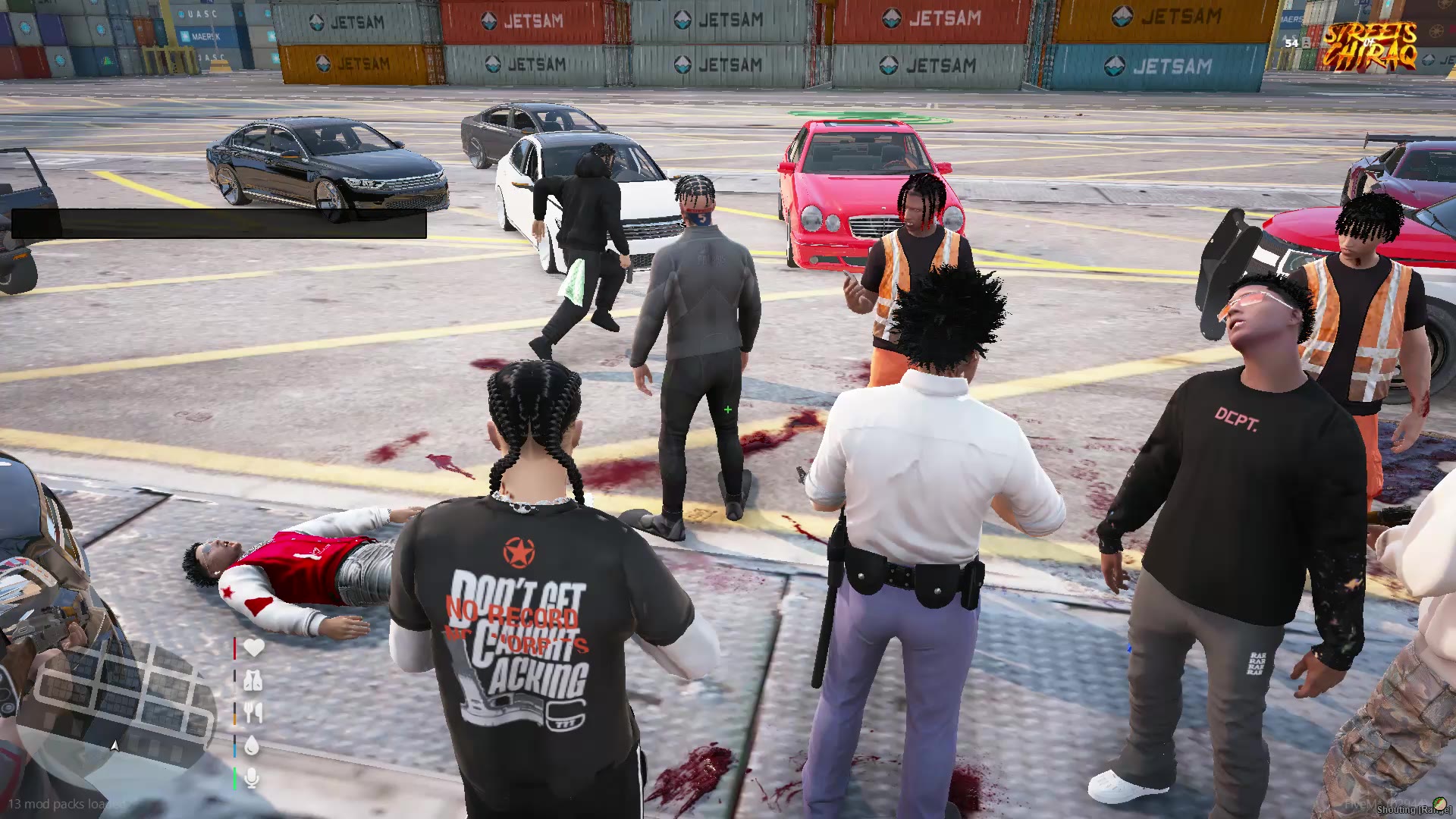Select the fork and knife hunger icon
The width and height of the screenshot is (1456, 819).
(253, 714)
